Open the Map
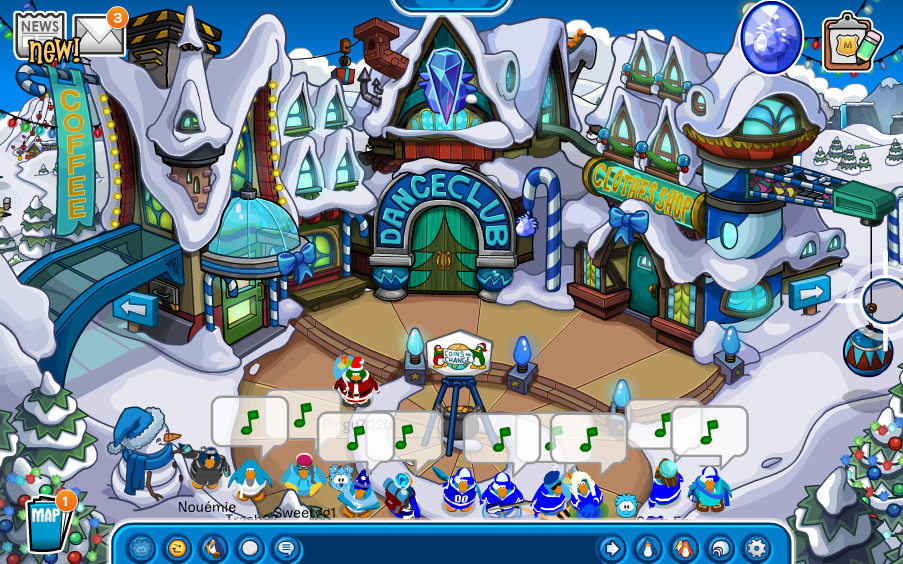The width and height of the screenshot is (903, 564). tap(47, 521)
